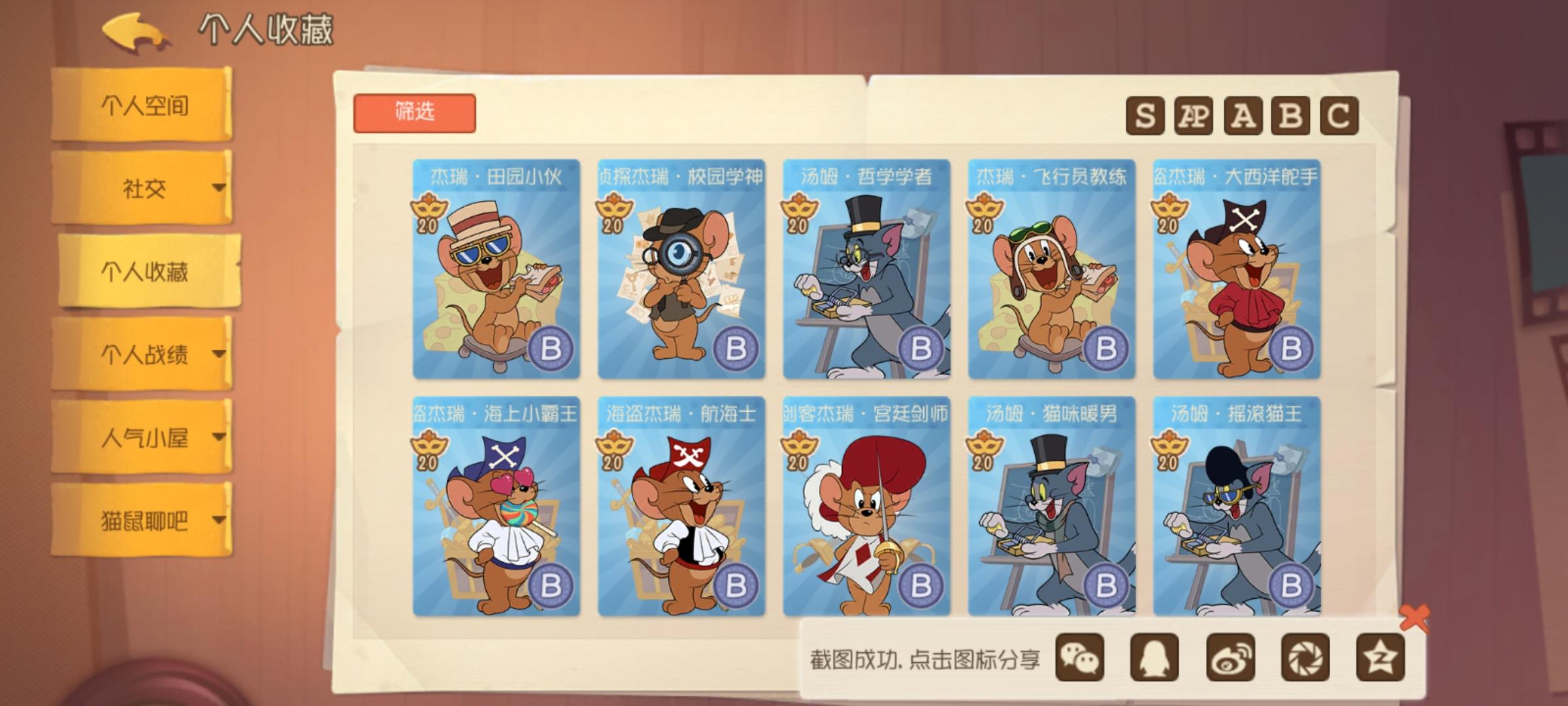Expand the 社交 menu
The height and width of the screenshot is (706, 1568).
[145, 188]
